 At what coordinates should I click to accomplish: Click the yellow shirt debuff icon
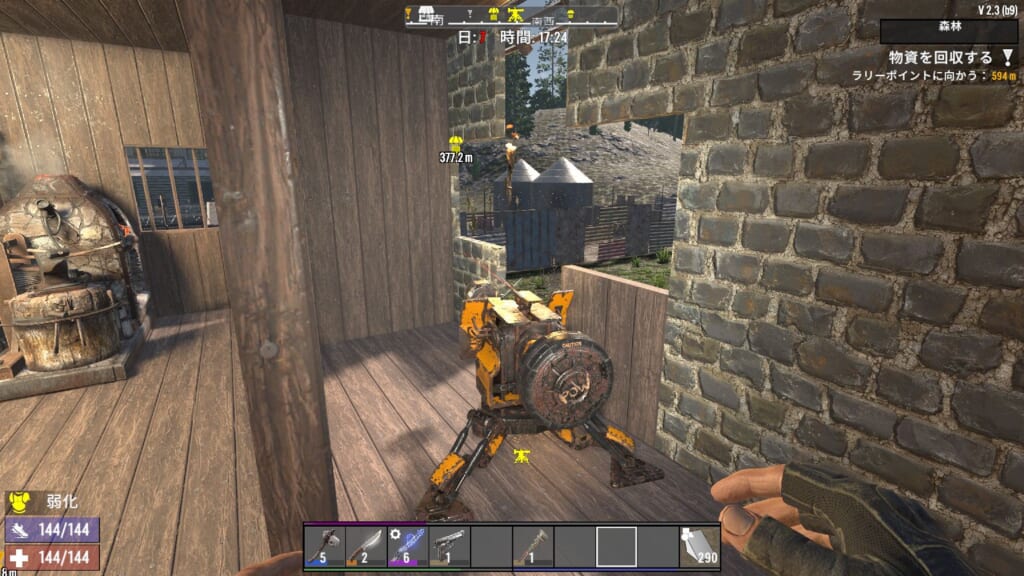[17, 499]
